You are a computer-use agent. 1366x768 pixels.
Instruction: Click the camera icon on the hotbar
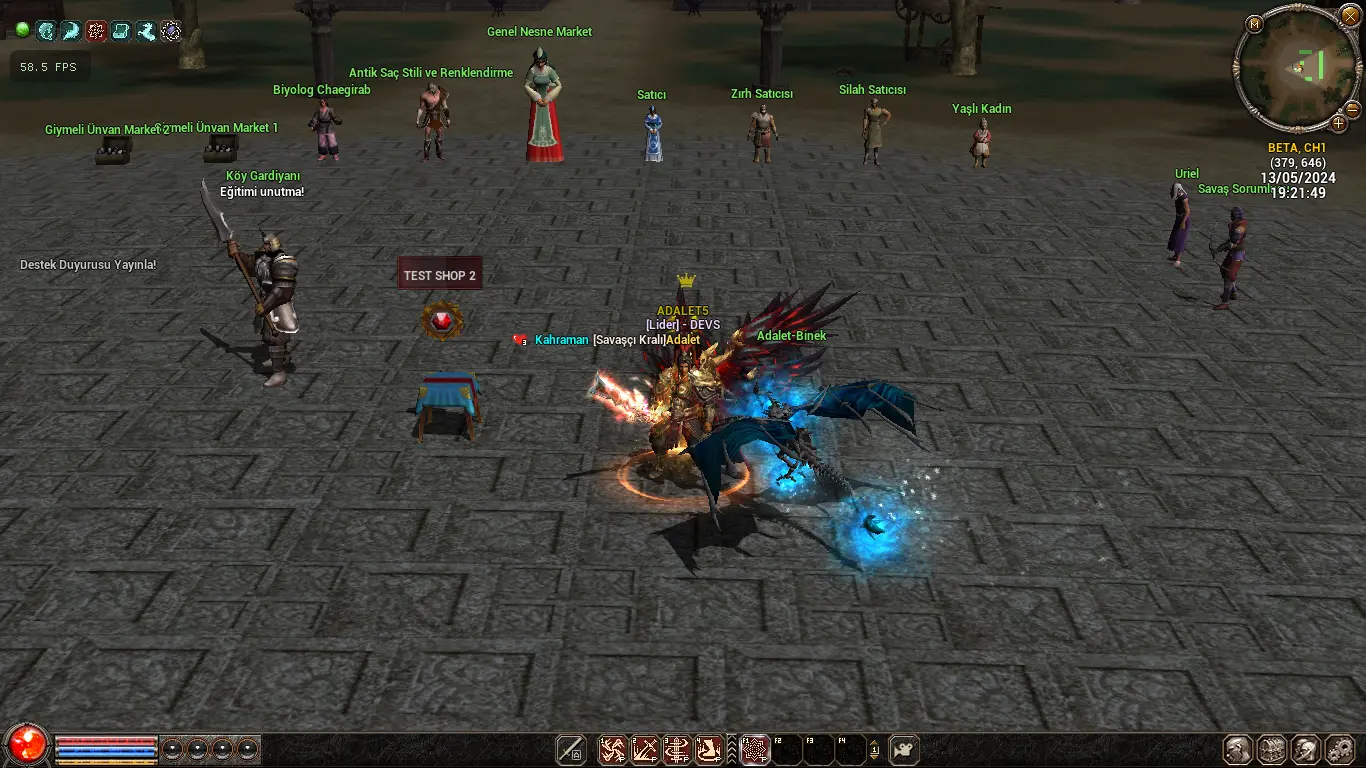pyautogui.click(x=904, y=749)
